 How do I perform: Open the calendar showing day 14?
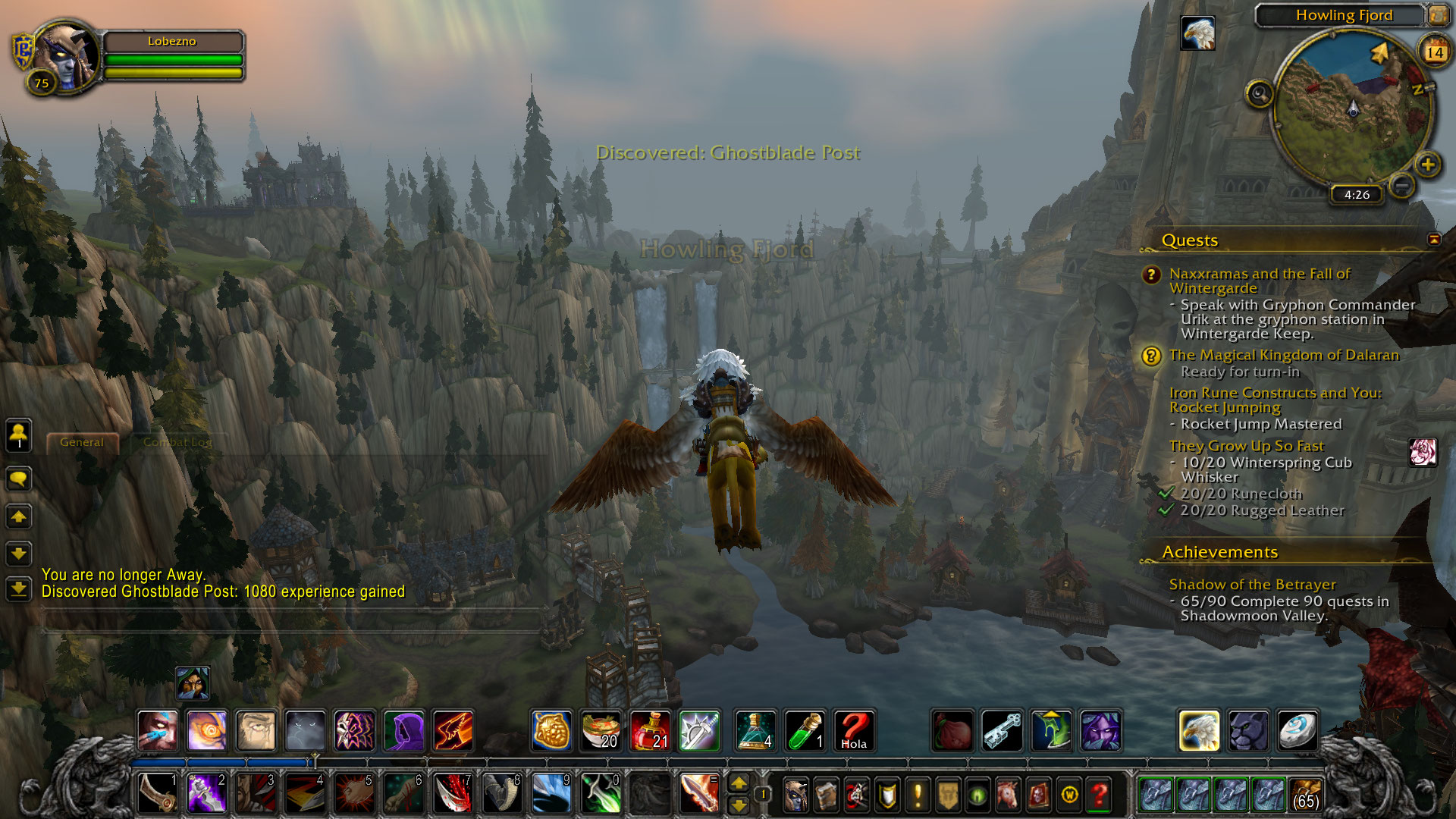click(1434, 52)
